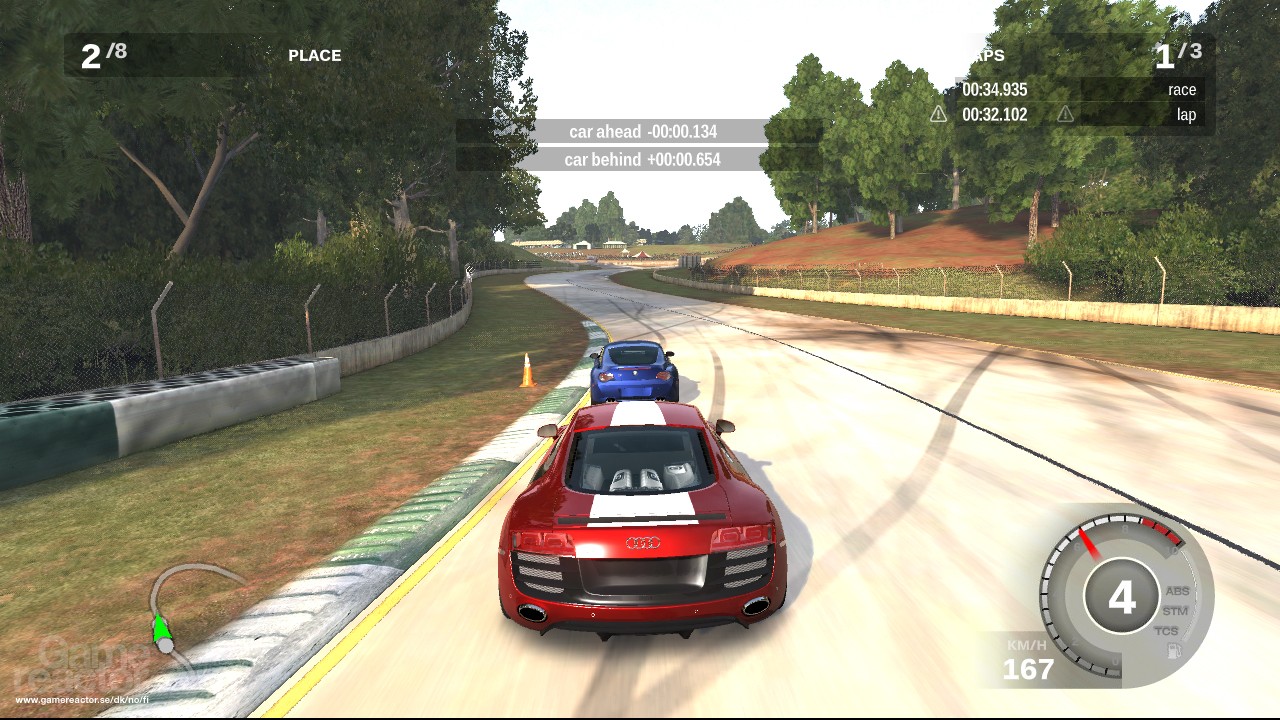This screenshot has height=720, width=1280.
Task: Click the PLACE position header
Action: [x=313, y=56]
